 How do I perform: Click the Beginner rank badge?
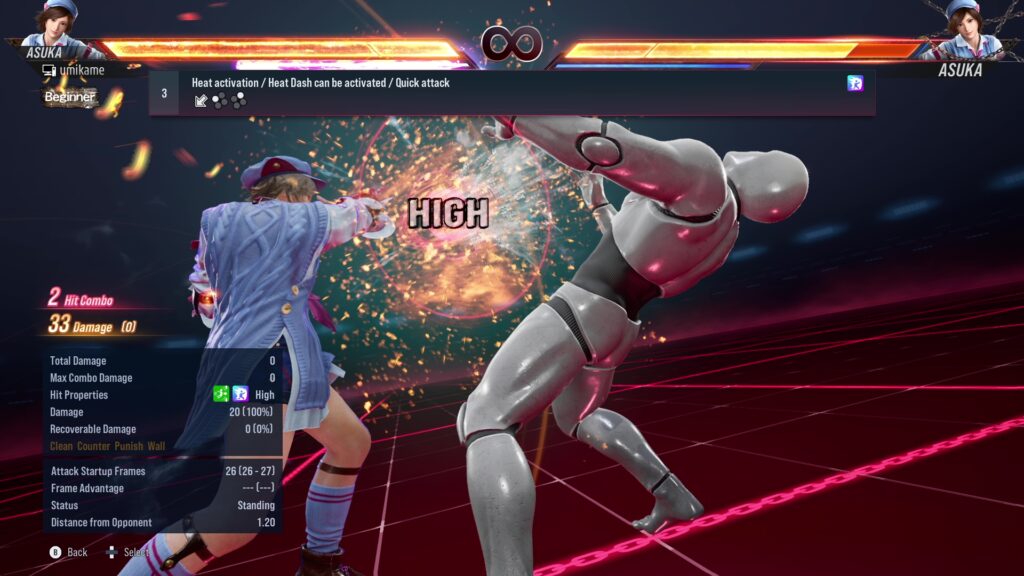pos(71,97)
